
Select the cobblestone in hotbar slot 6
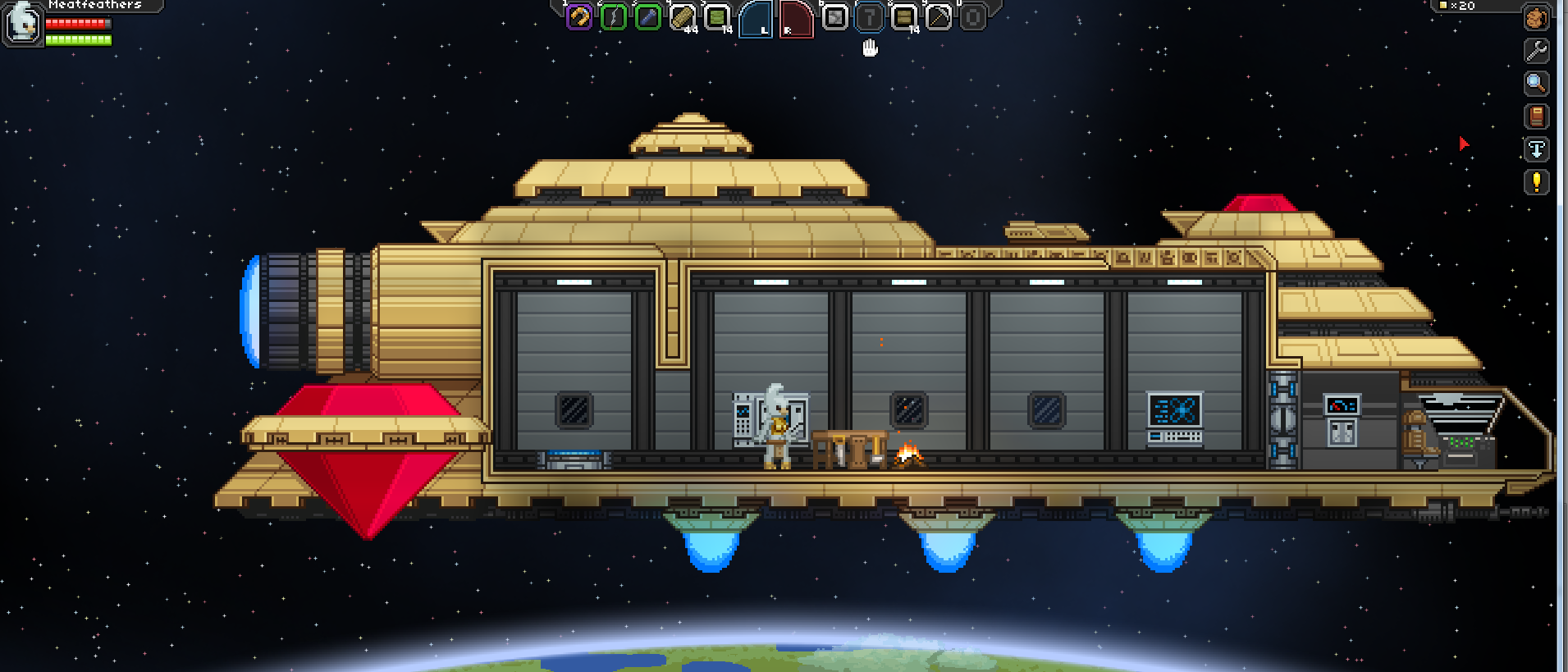[834, 18]
